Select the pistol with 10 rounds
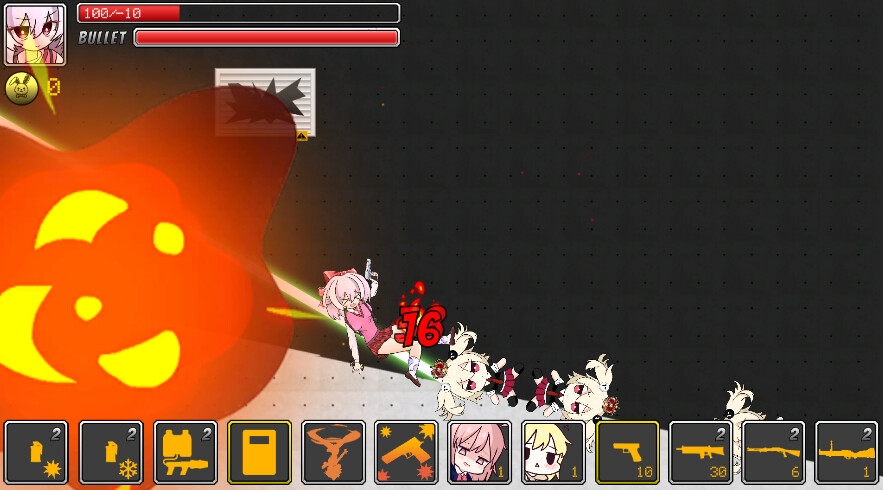The image size is (883, 490). (627, 452)
